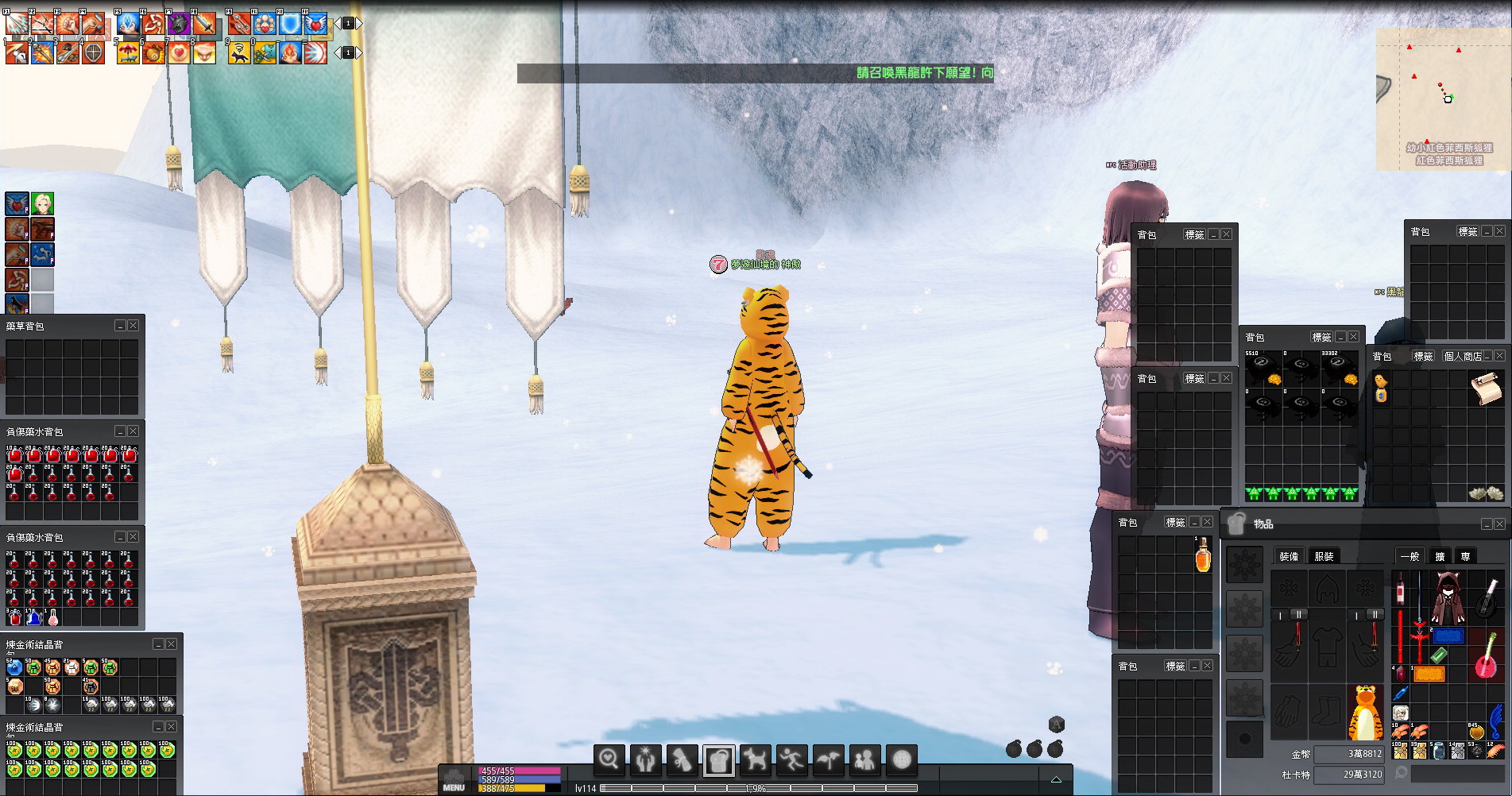
Task: Open the two-people social toolbar icon
Action: (x=864, y=759)
